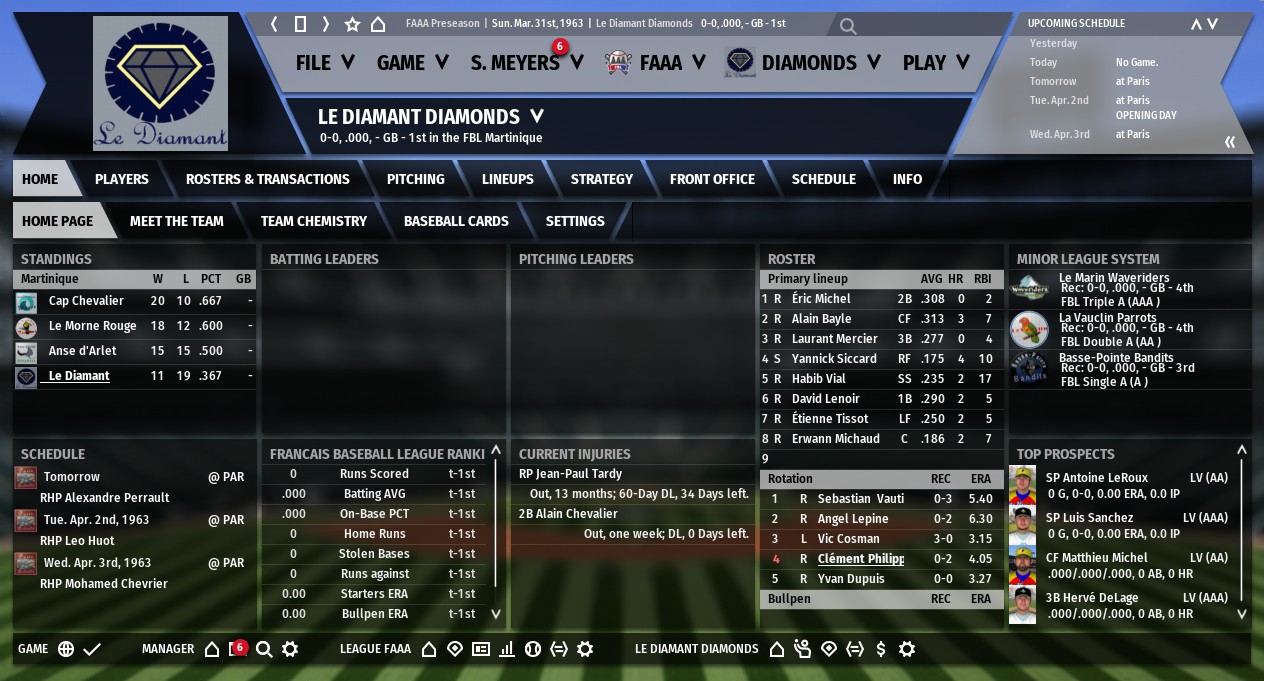Select Cap Chevalier in the standings
1264x681 pixels.
point(86,301)
